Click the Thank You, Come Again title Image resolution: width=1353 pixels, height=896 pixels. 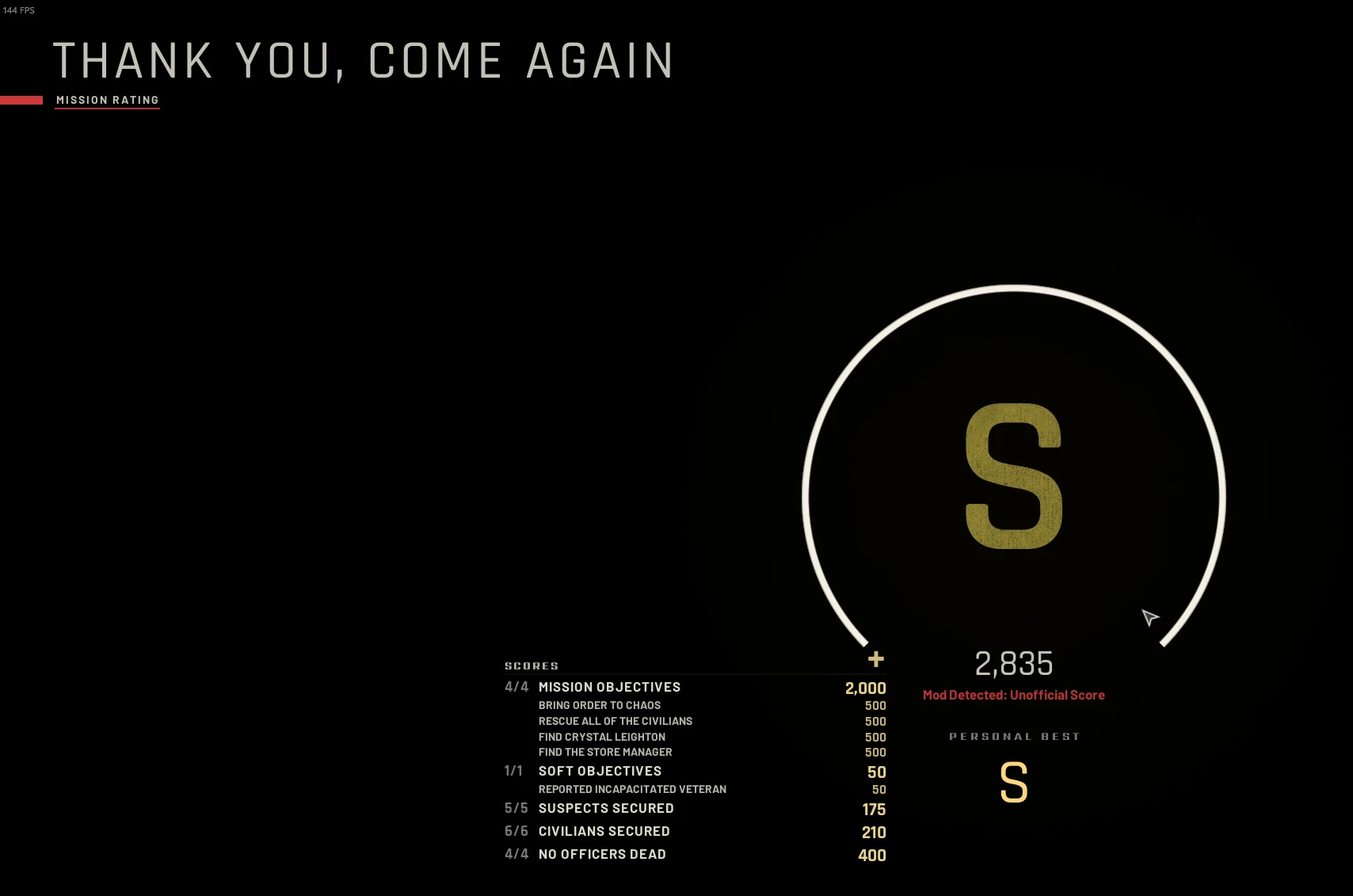363,59
